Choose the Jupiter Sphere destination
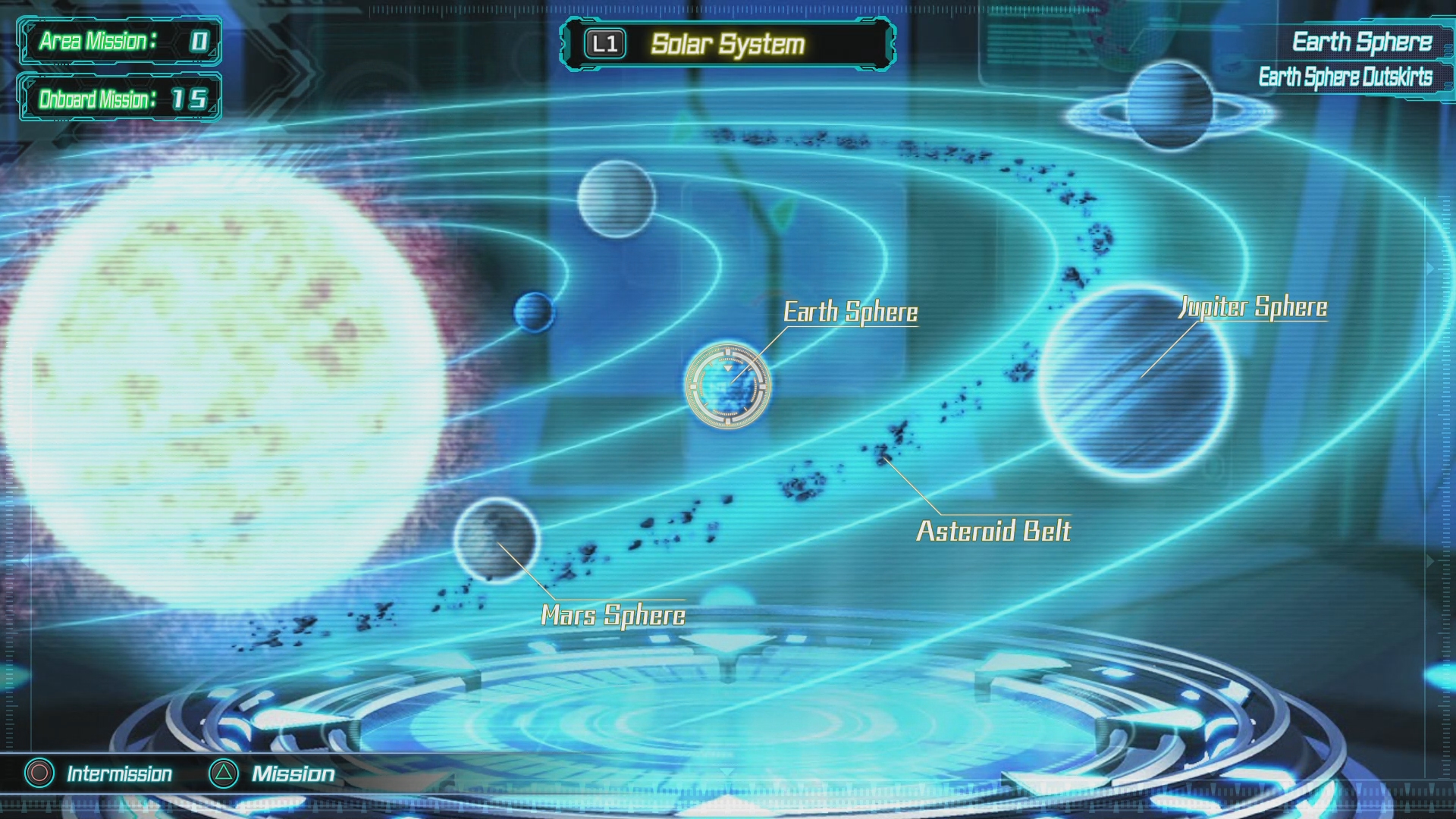 coord(1136,381)
